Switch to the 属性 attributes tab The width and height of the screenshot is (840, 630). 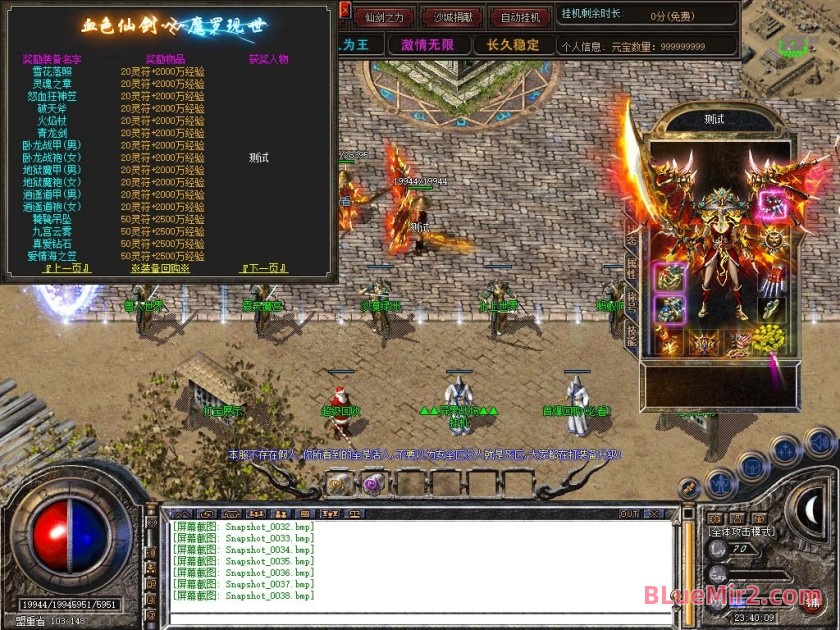pyautogui.click(x=631, y=268)
